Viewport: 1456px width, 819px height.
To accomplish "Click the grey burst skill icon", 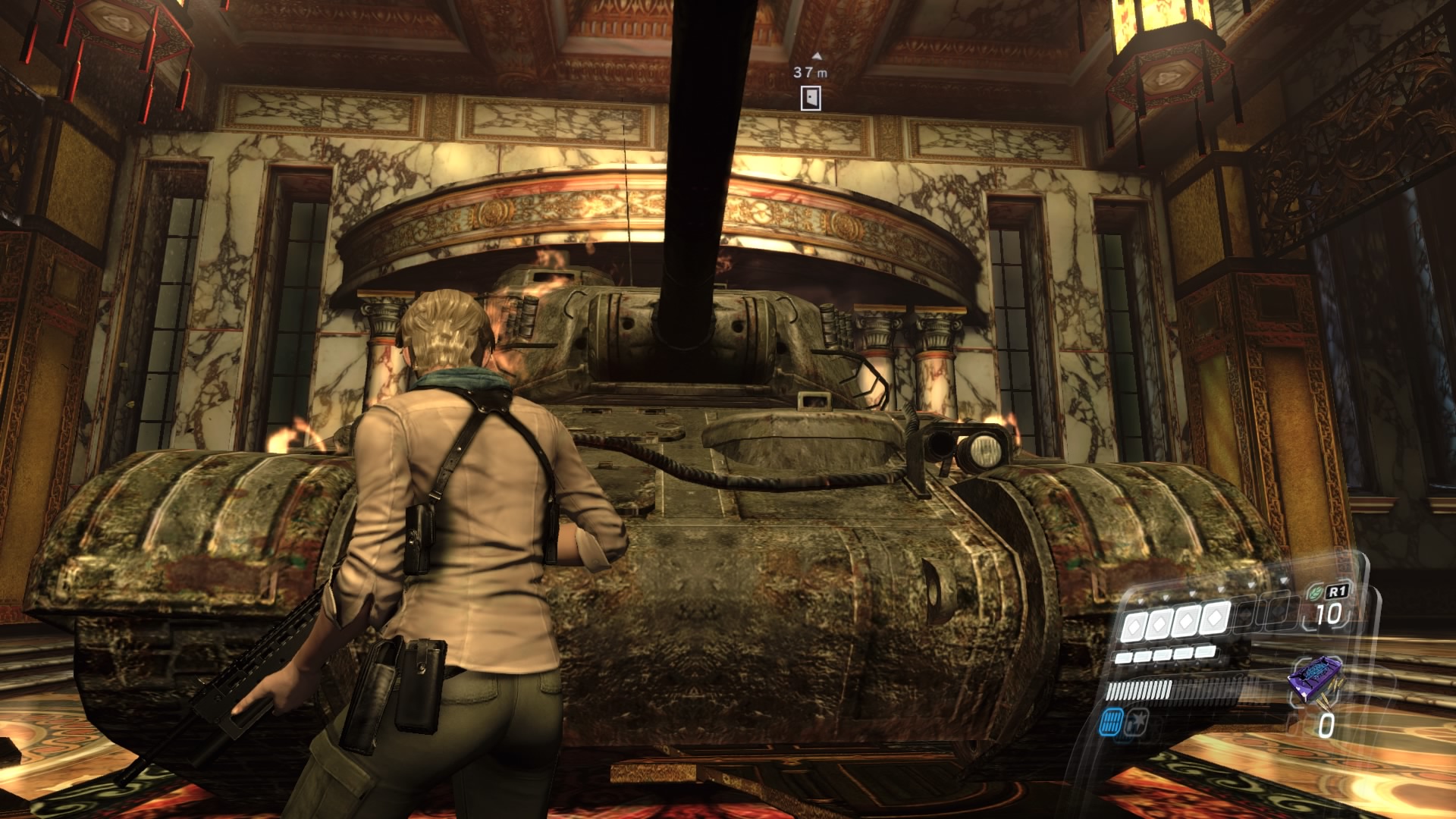I will tap(1137, 720).
